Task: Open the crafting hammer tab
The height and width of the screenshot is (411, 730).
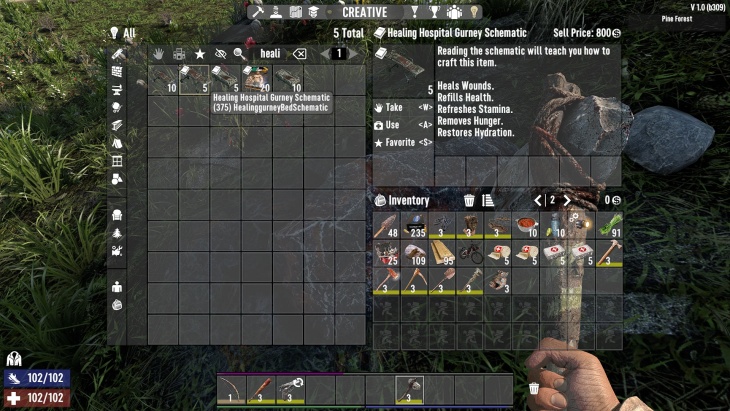Action: point(257,12)
